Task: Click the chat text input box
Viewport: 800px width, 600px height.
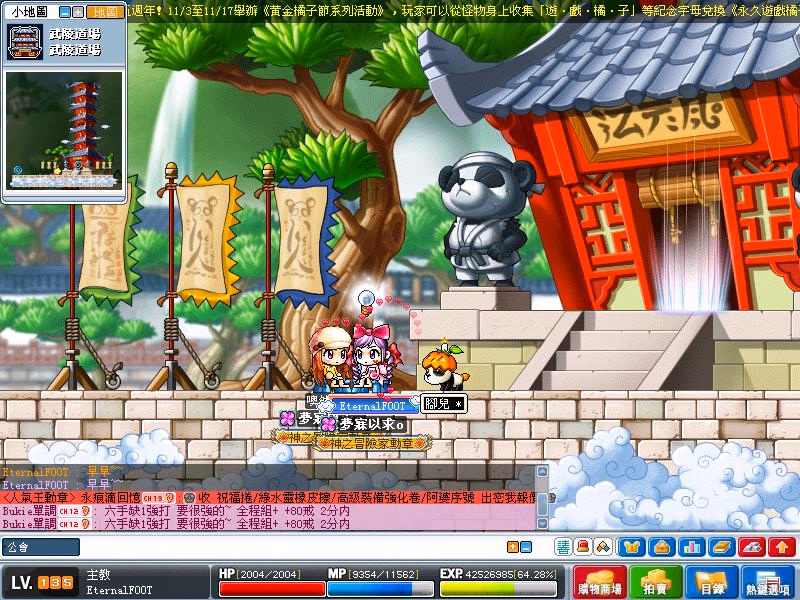Action: click(290, 547)
